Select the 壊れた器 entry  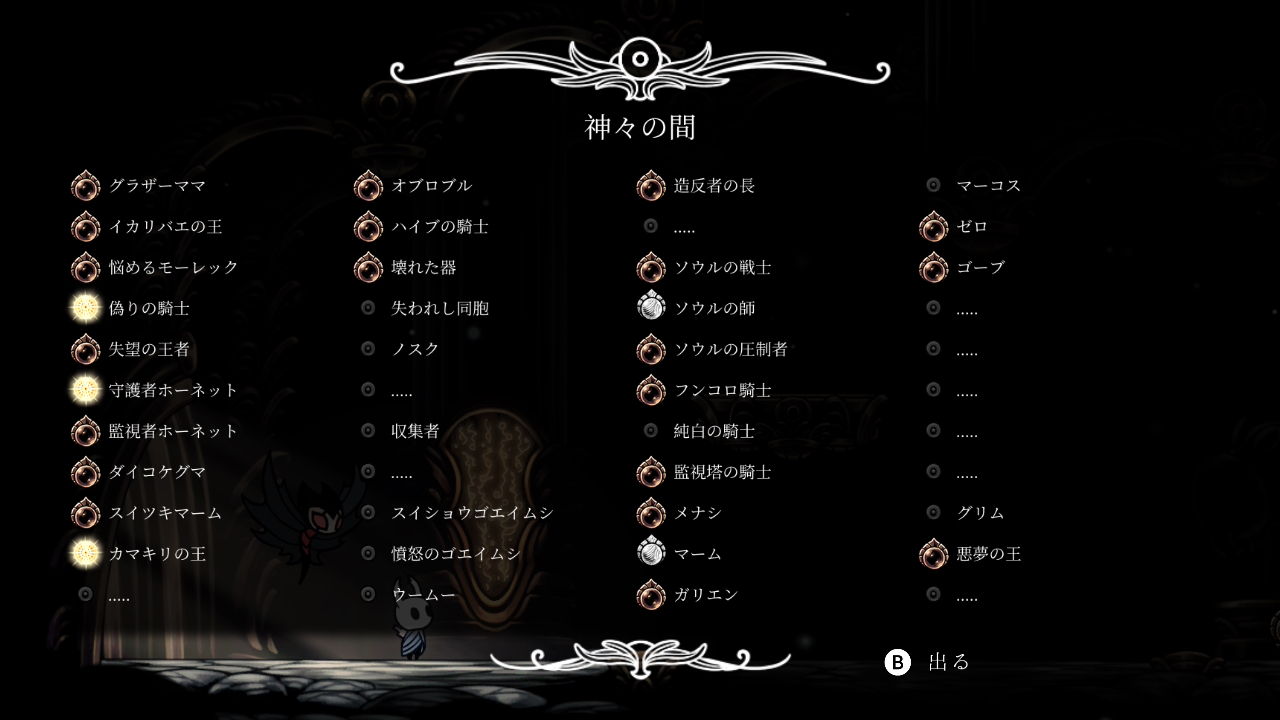click(423, 268)
